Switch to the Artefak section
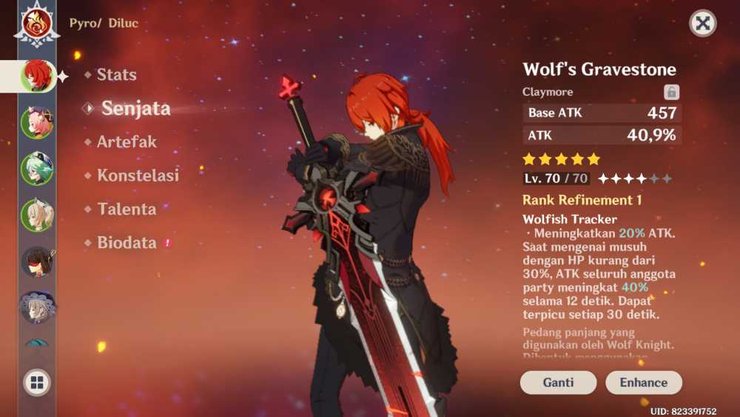 126,142
